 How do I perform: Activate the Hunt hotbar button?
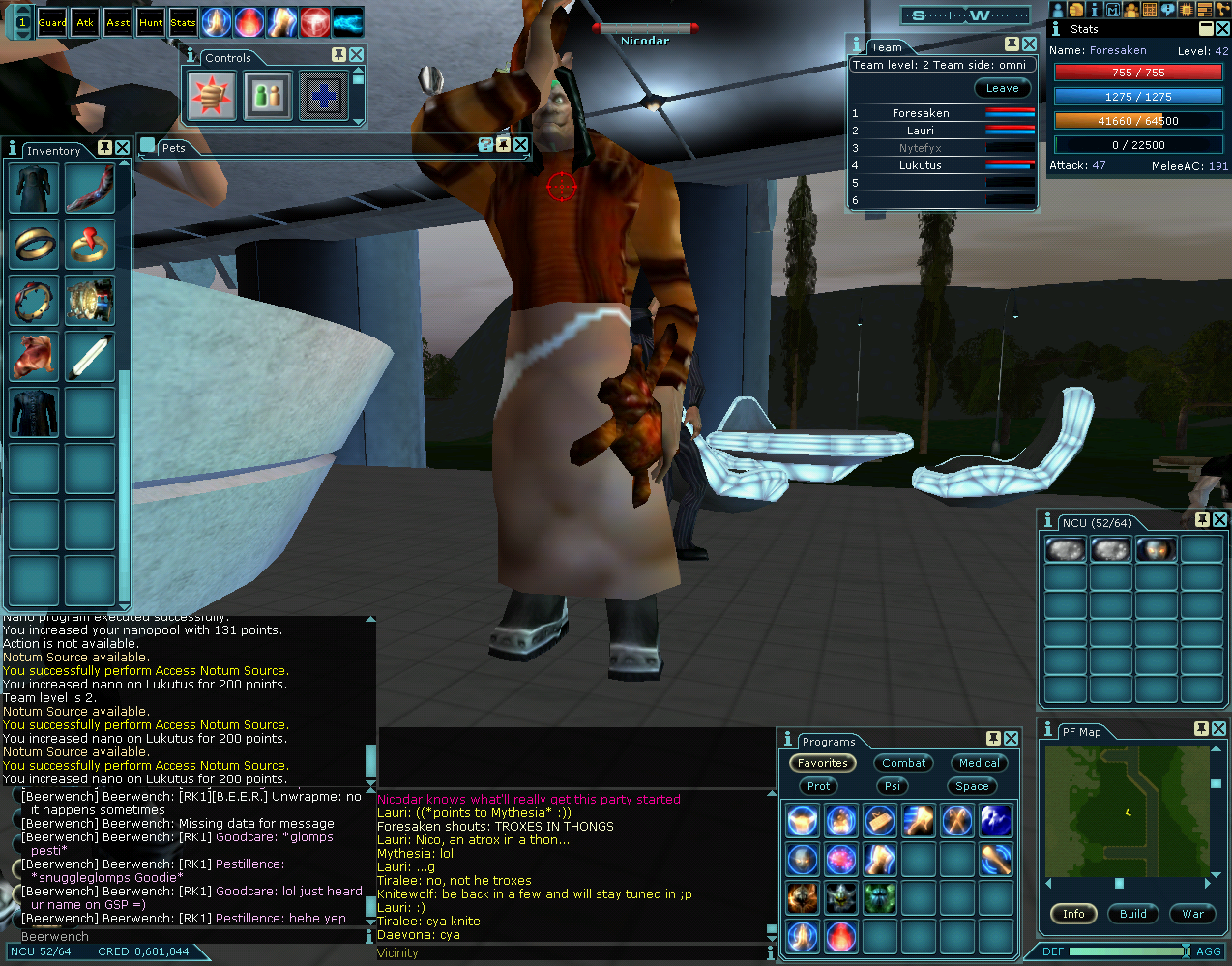click(151, 22)
